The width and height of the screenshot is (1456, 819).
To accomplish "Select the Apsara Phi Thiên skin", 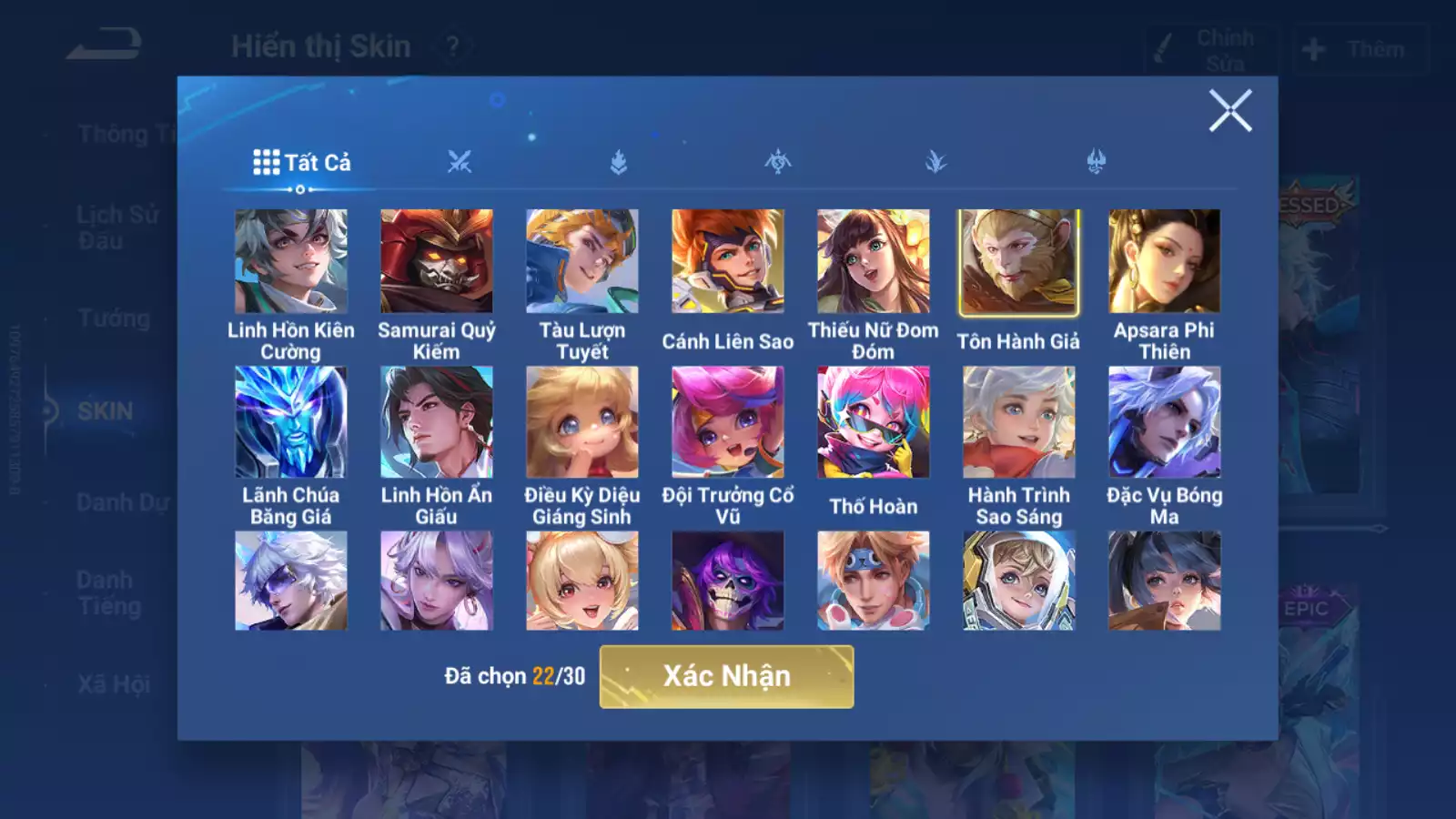I will click(1165, 261).
